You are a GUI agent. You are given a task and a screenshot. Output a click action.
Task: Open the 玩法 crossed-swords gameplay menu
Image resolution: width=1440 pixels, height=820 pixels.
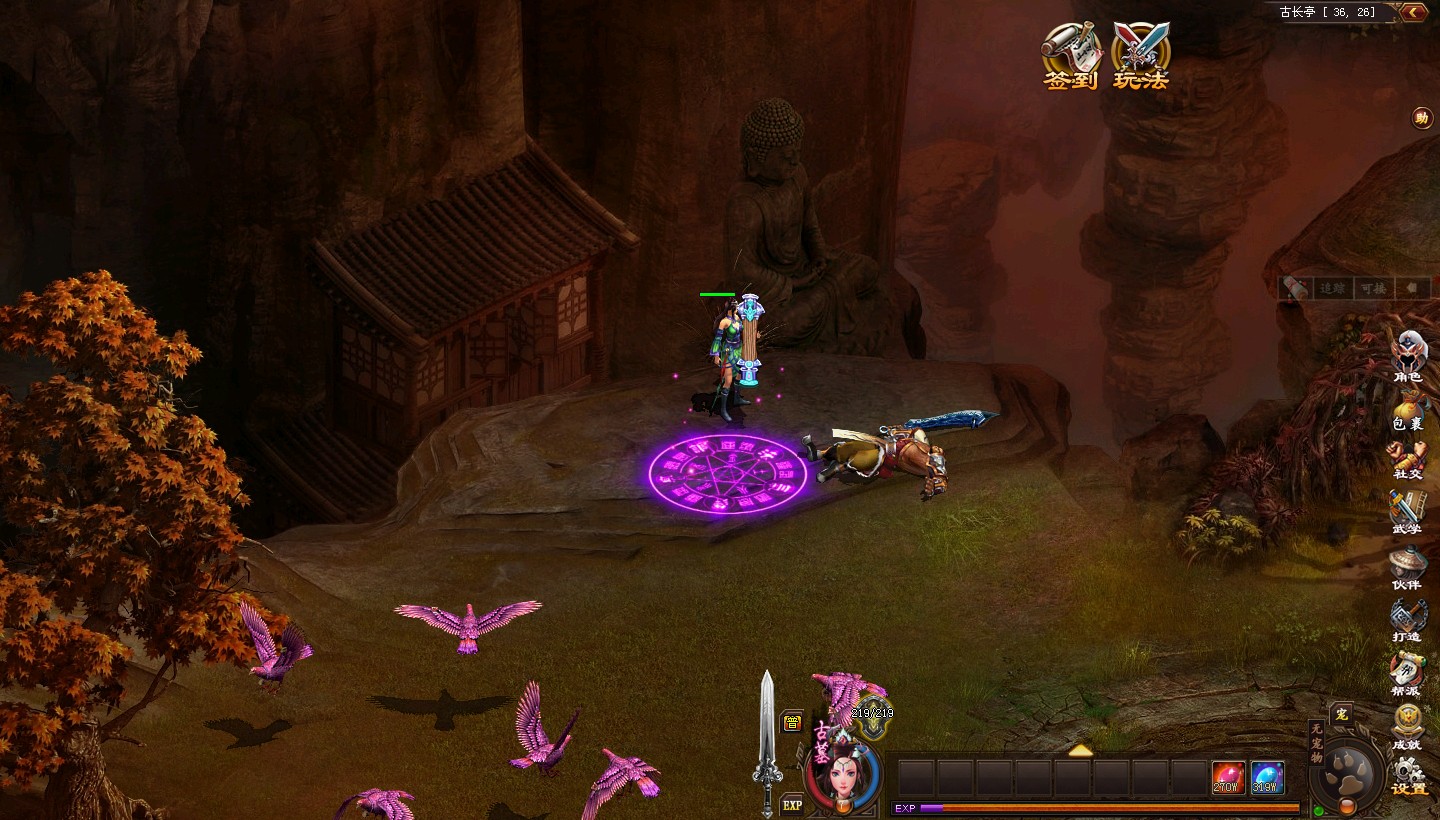[1141, 54]
